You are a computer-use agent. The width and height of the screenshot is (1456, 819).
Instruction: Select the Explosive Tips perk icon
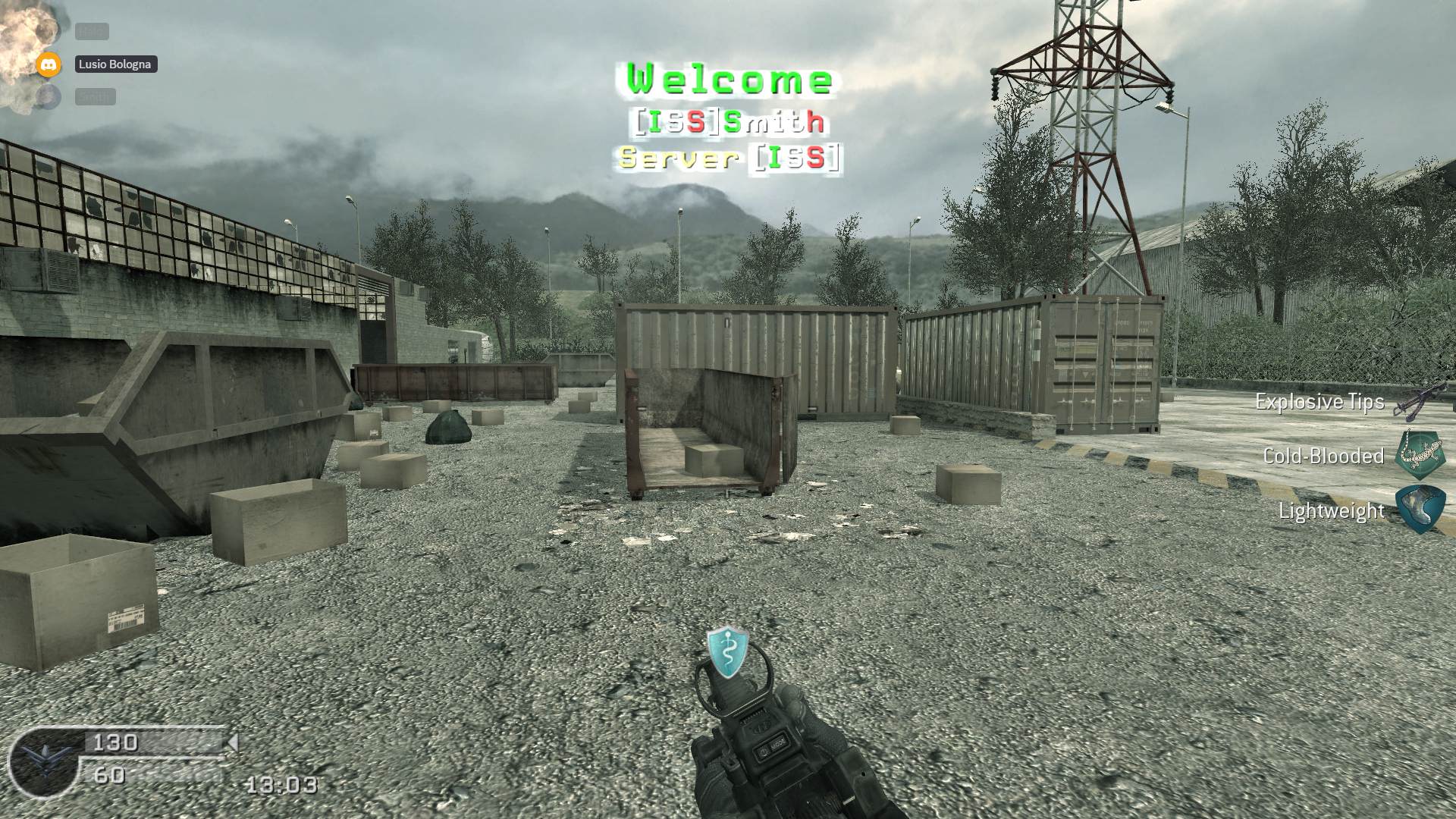tap(1420, 400)
